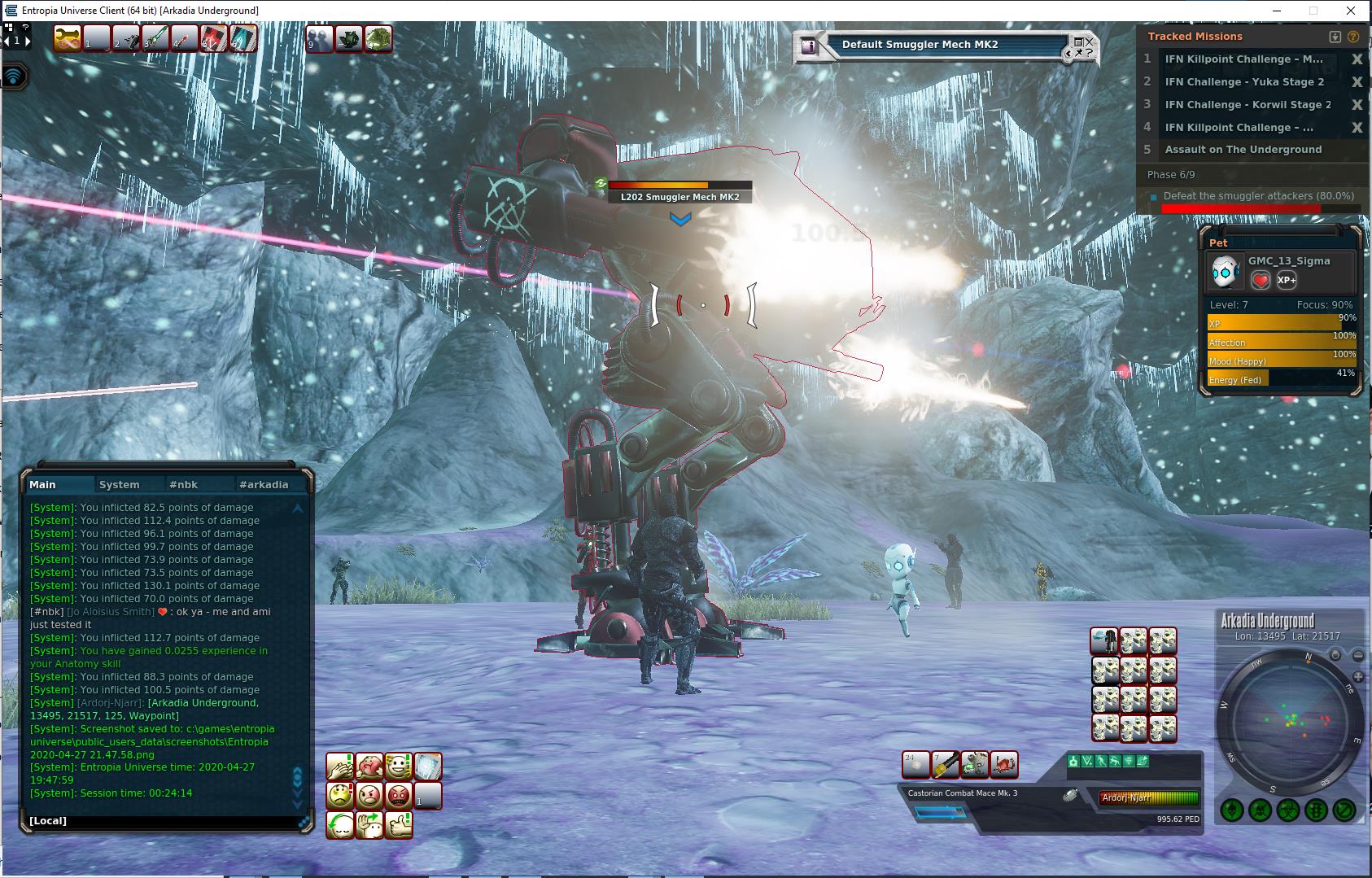Switch to the System chat tab

119,484
